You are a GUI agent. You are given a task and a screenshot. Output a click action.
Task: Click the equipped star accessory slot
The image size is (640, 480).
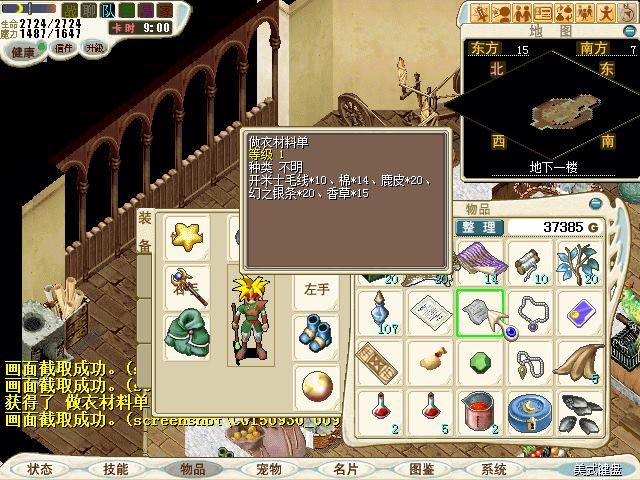(x=187, y=237)
